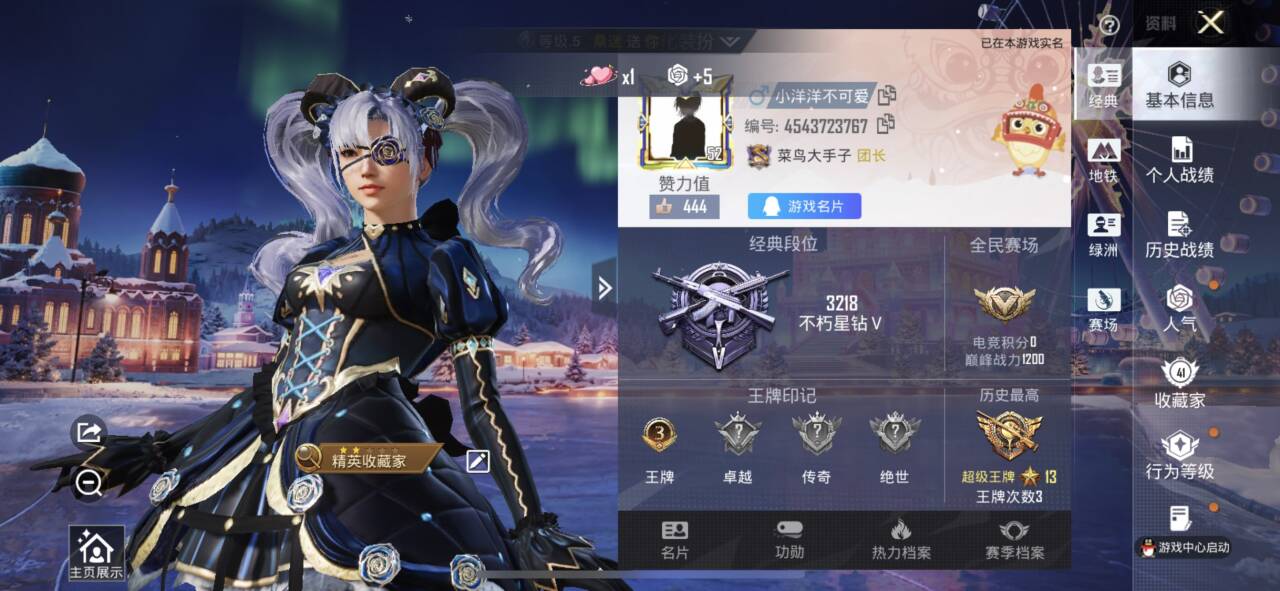Copy the player ID number 4543723767

885,125
